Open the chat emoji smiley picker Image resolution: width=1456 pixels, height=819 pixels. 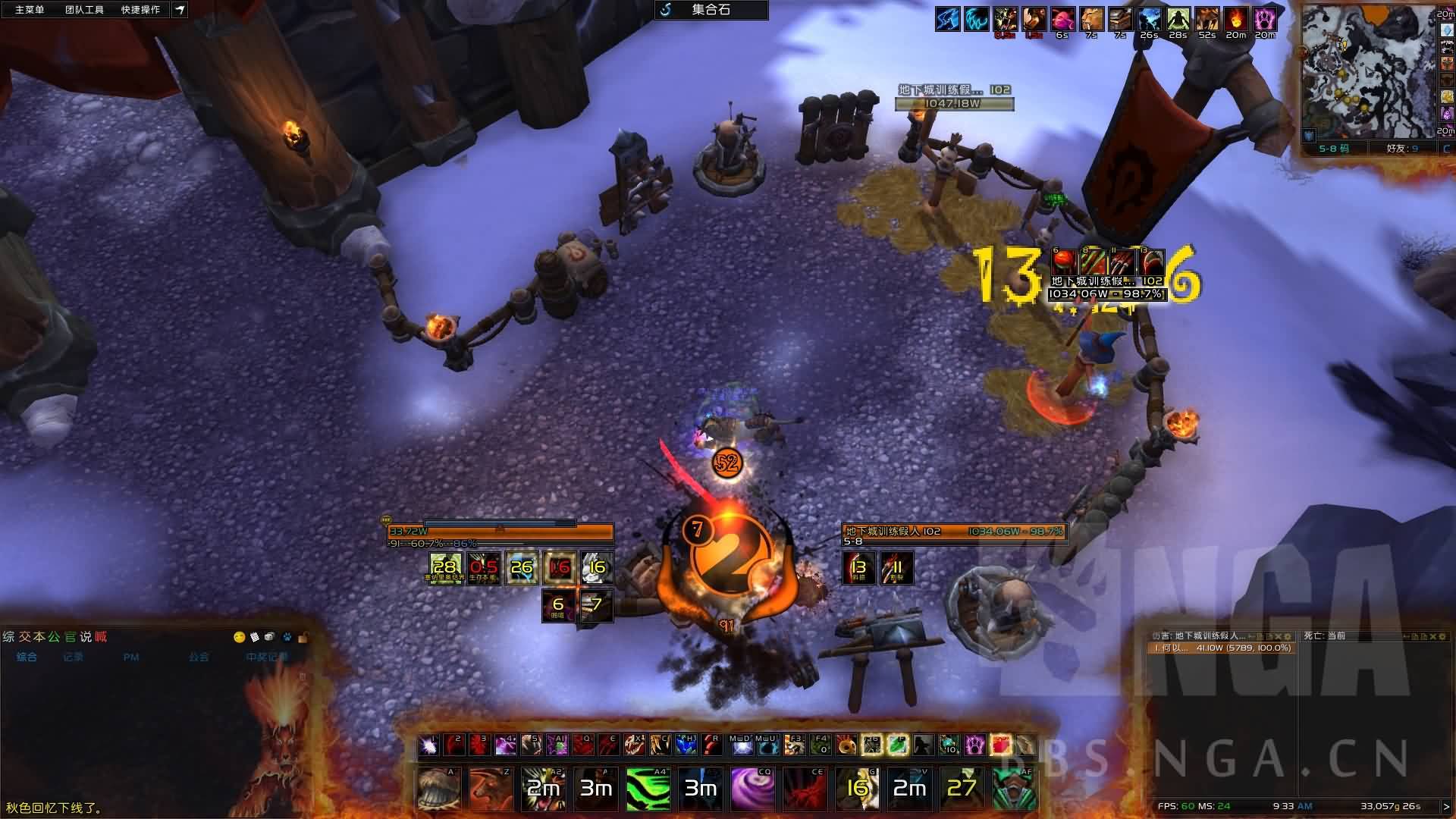tap(239, 638)
